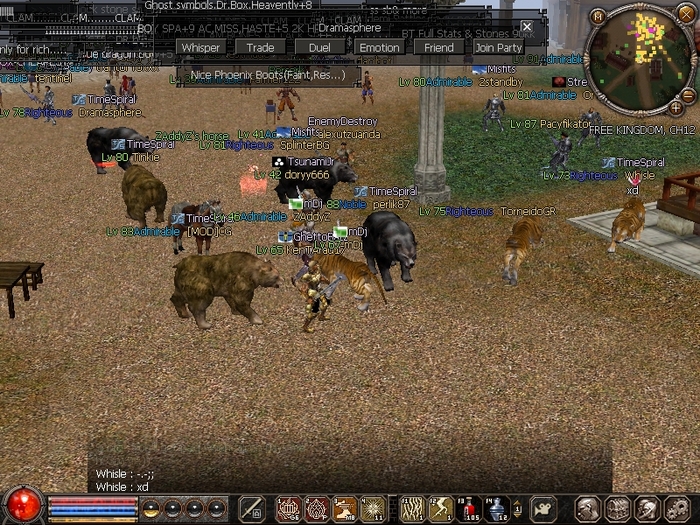700x525 pixels.
Task: Challenge Dramasphere to a Duel
Action: pos(319,47)
